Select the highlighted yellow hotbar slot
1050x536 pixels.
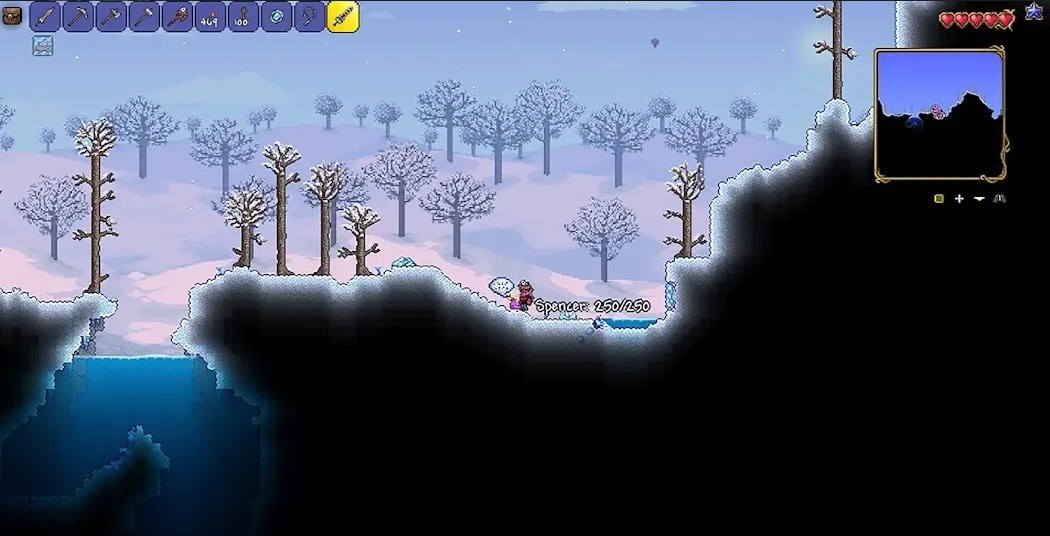[343, 16]
